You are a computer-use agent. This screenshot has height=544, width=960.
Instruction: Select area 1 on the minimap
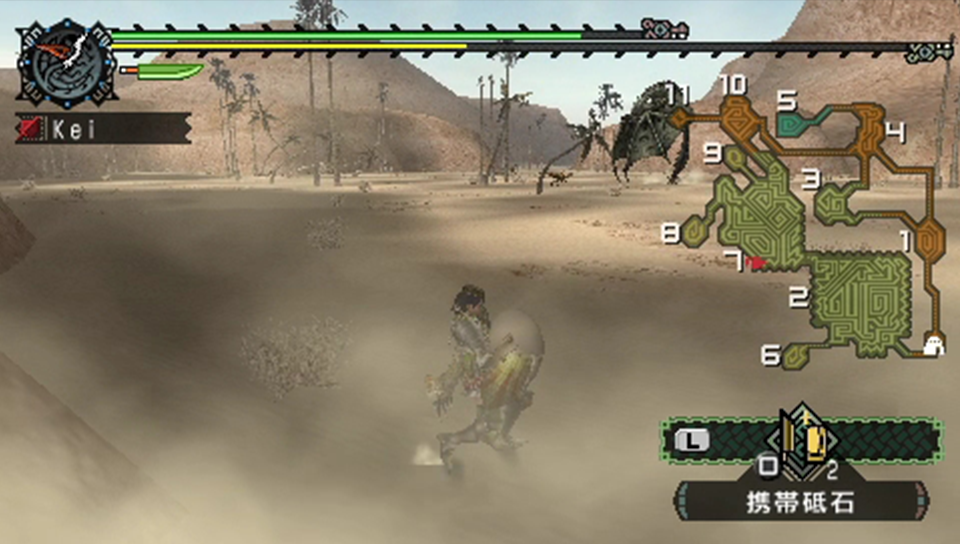pos(930,241)
